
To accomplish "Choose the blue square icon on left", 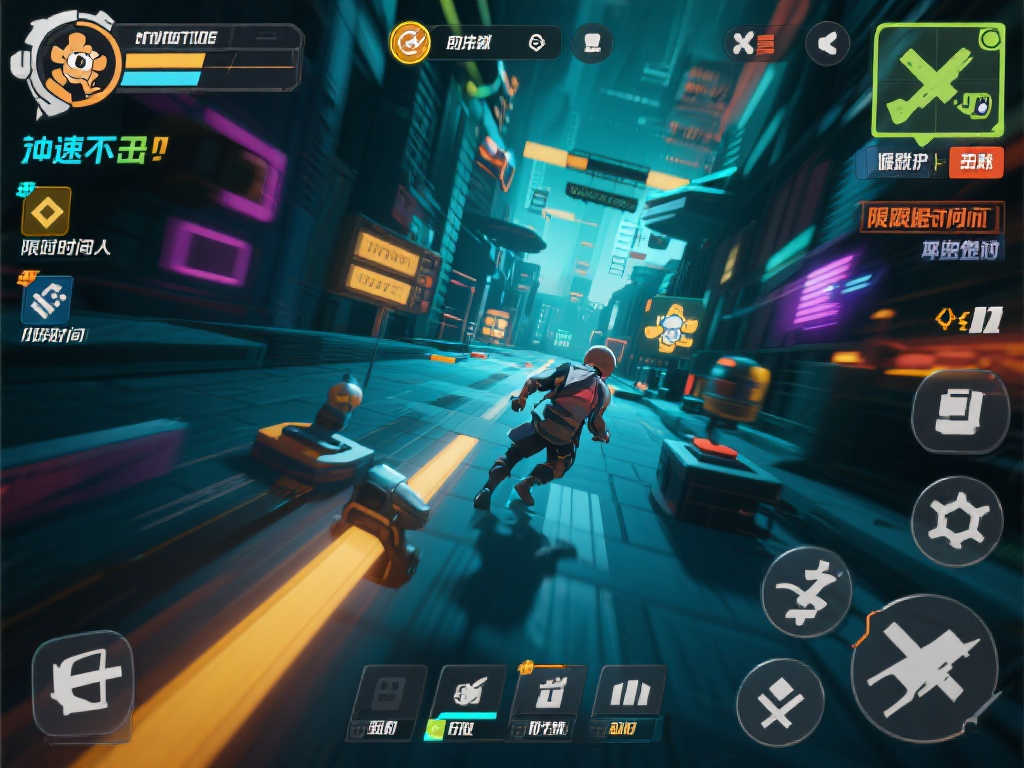I will coord(47,300).
